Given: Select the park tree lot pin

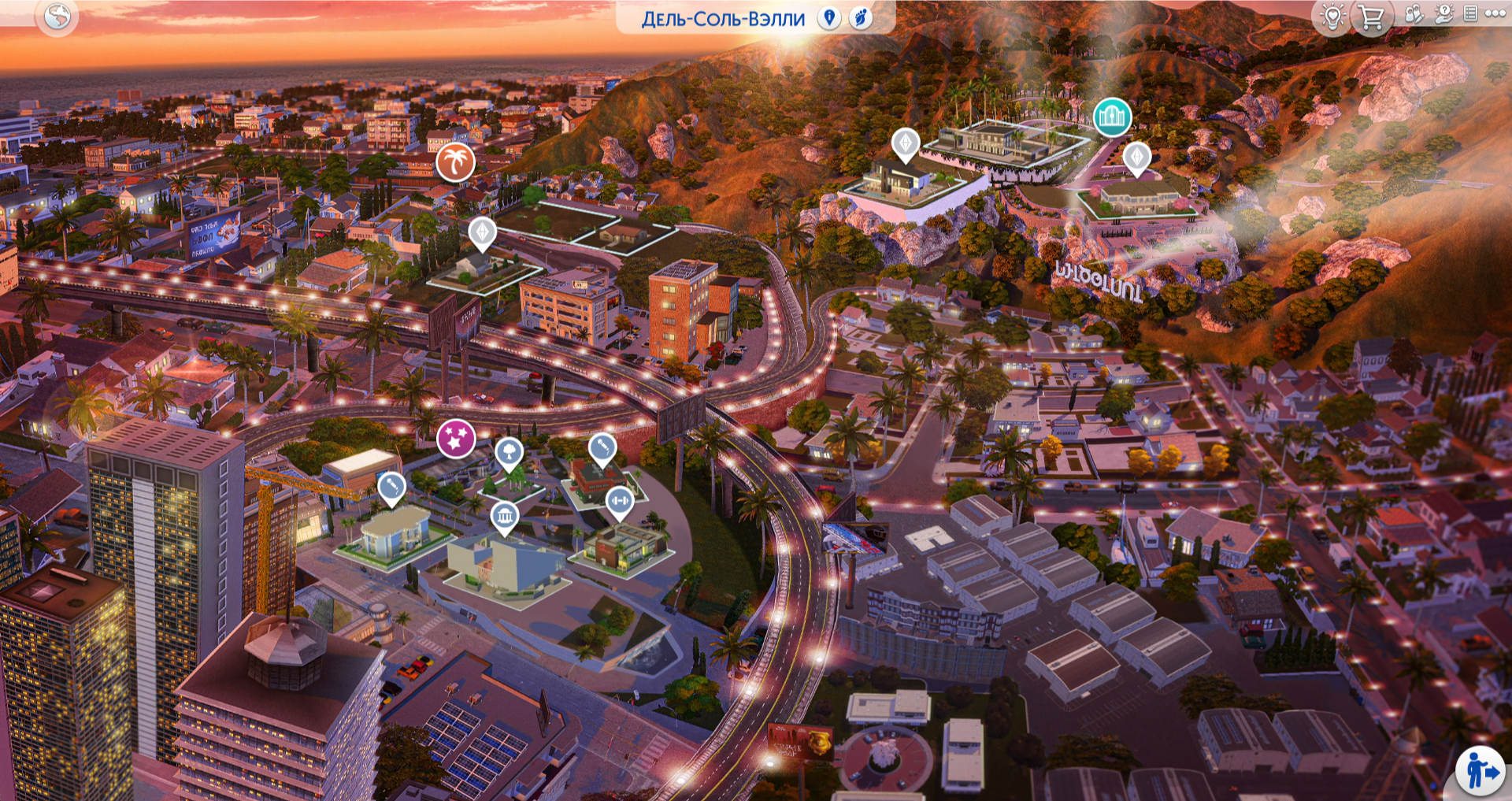Looking at the screenshot, I should (509, 452).
